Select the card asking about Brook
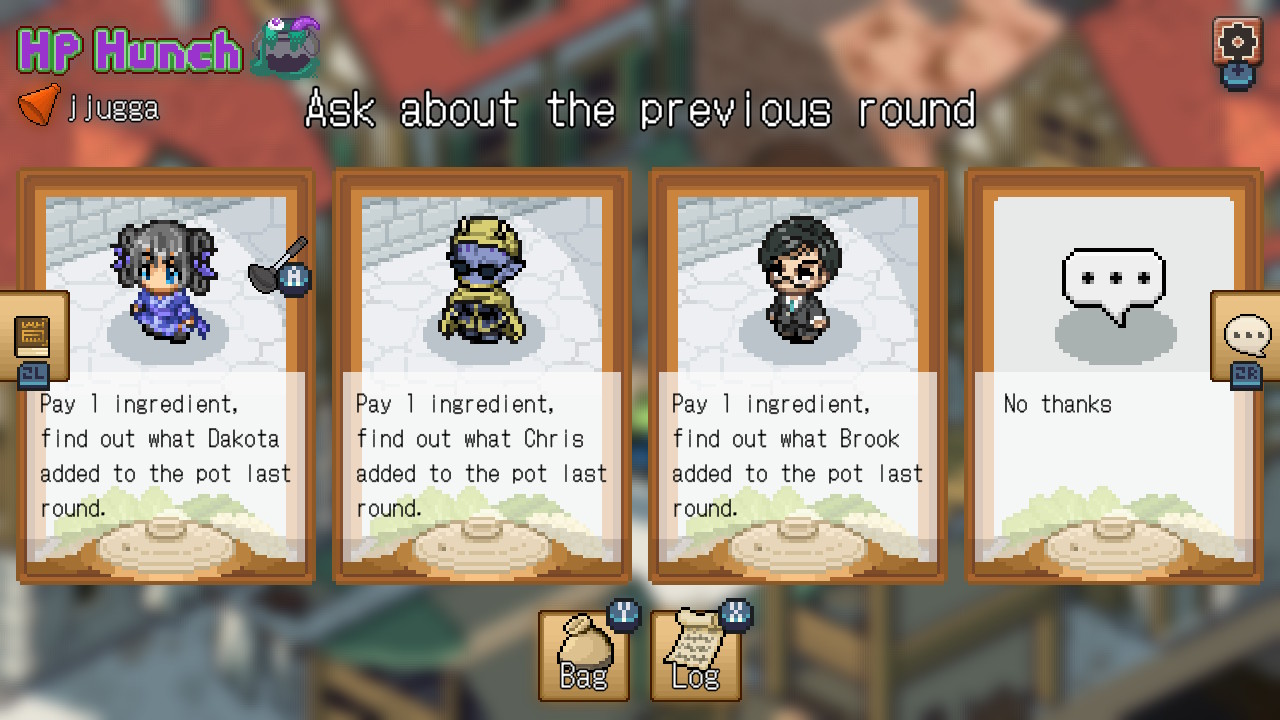 pos(796,375)
